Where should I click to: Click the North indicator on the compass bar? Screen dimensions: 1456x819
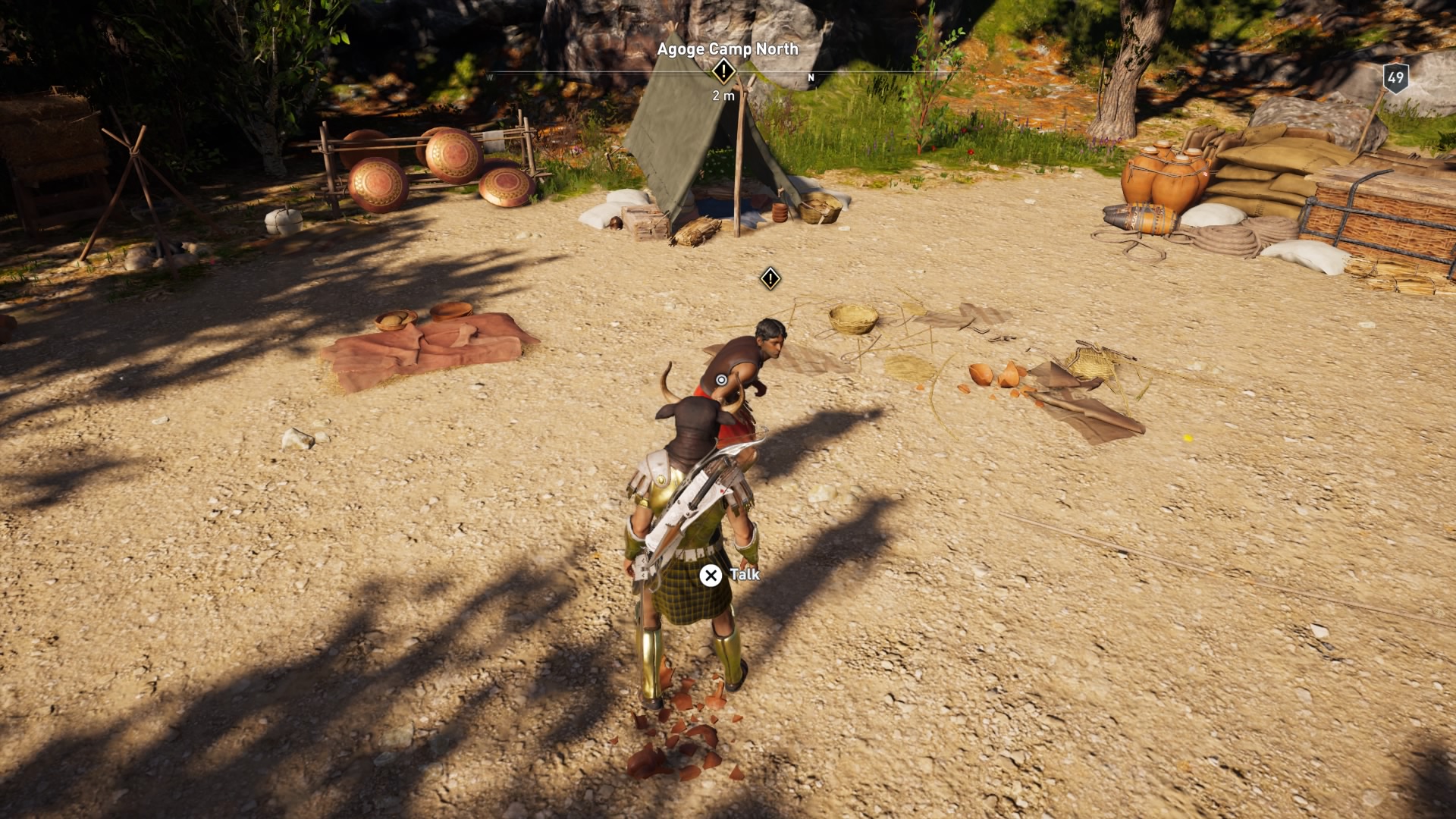811,77
